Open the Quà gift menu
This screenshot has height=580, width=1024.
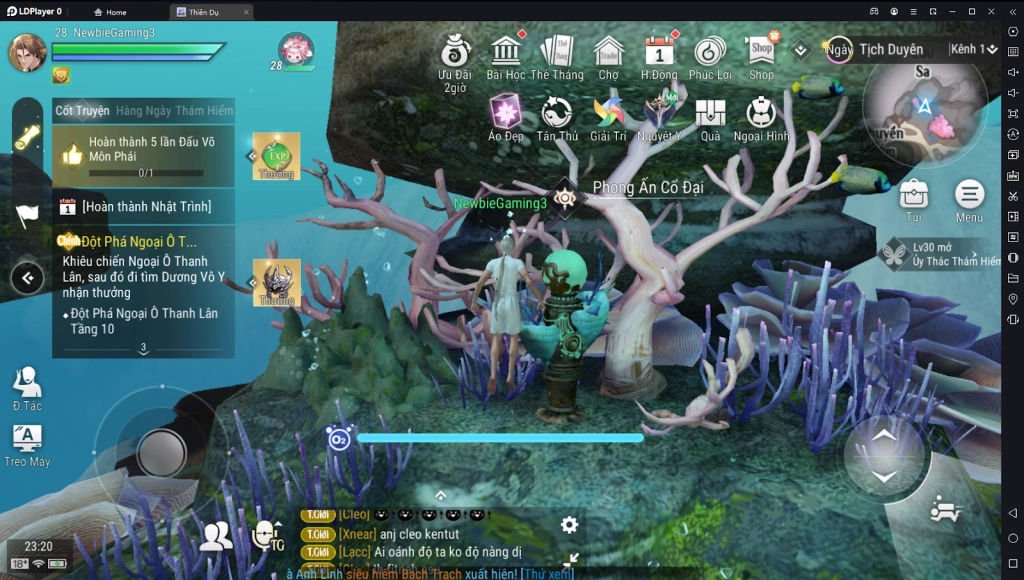point(710,114)
